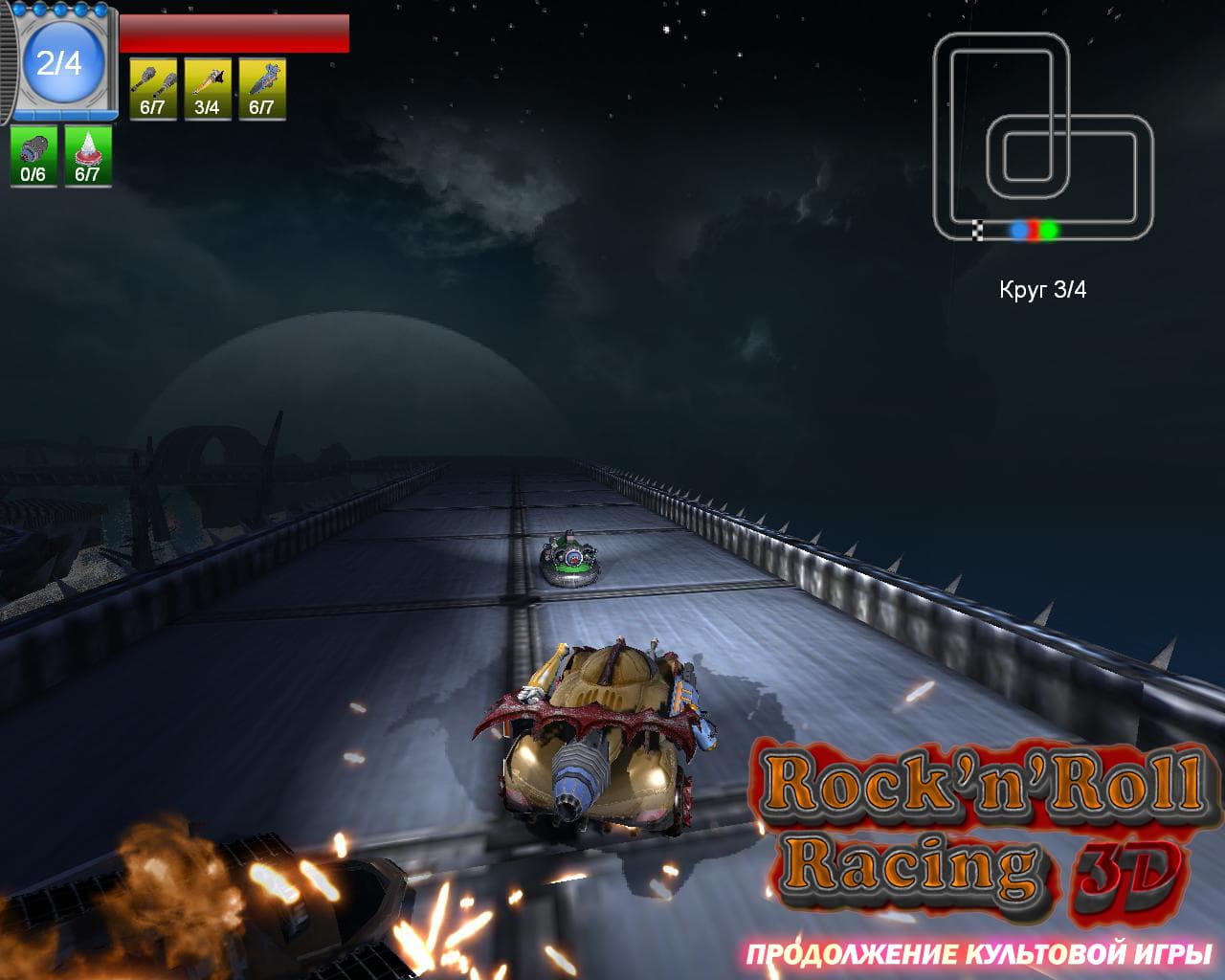Click the red health bar at the top
The image size is (1225, 980).
click(234, 33)
